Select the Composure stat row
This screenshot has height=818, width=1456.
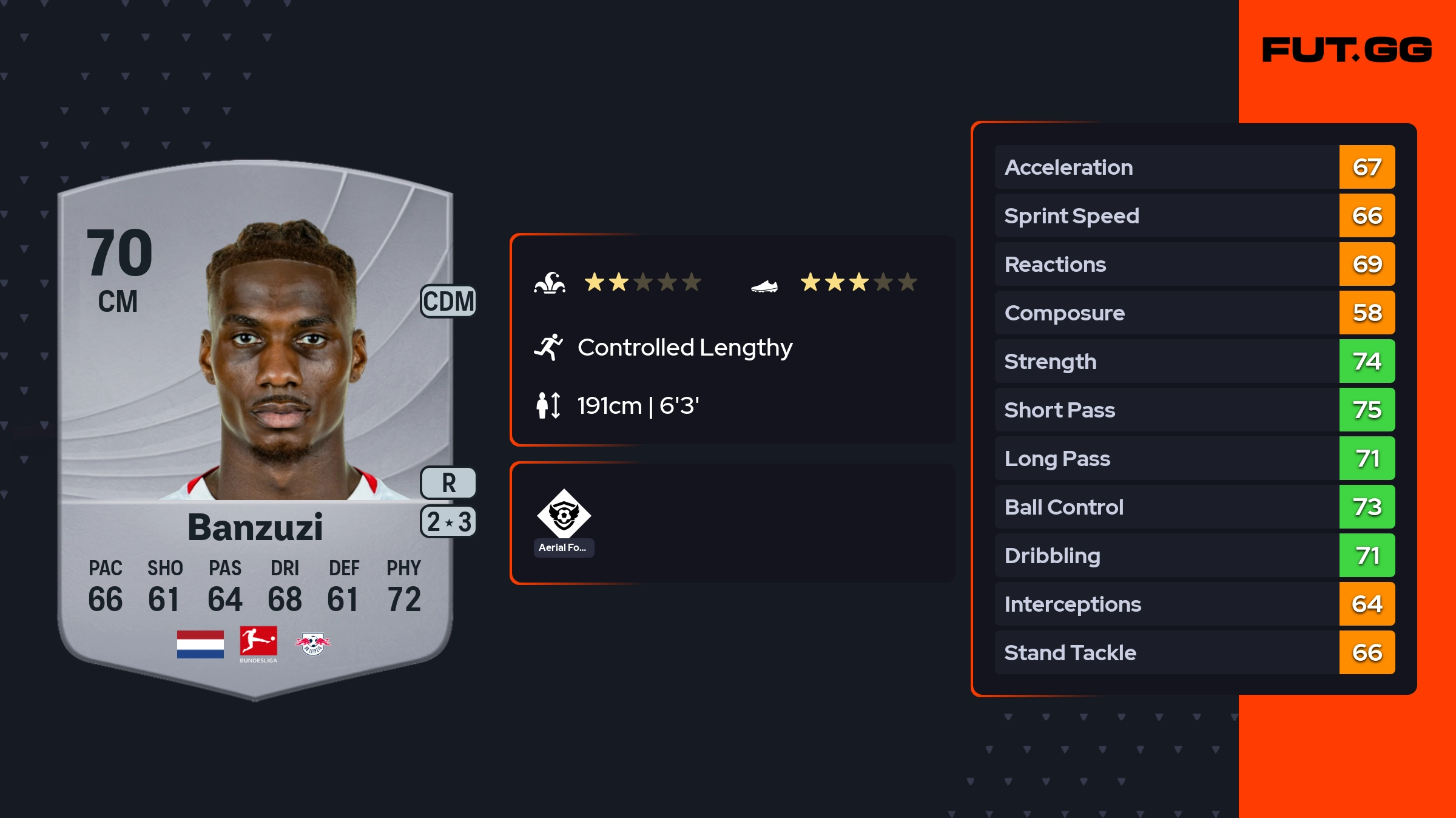pyautogui.click(x=1194, y=313)
